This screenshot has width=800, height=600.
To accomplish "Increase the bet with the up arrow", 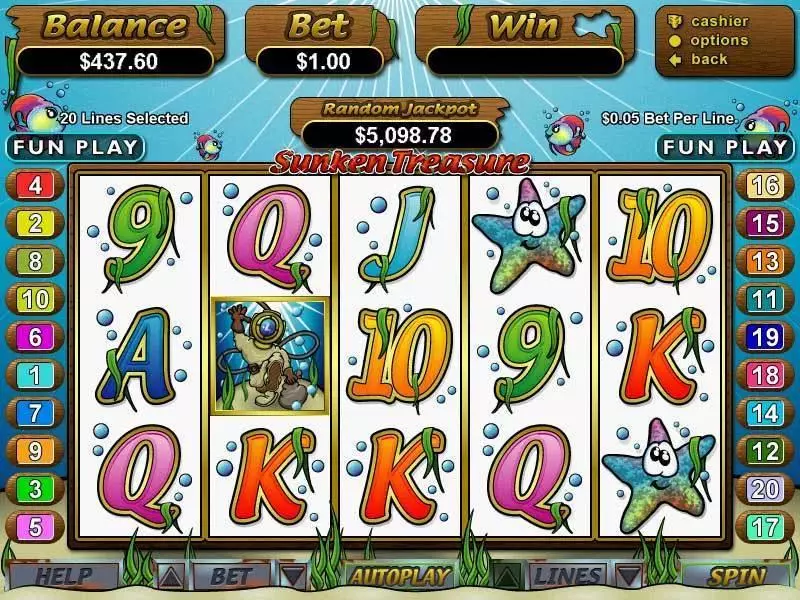I will point(172,576).
